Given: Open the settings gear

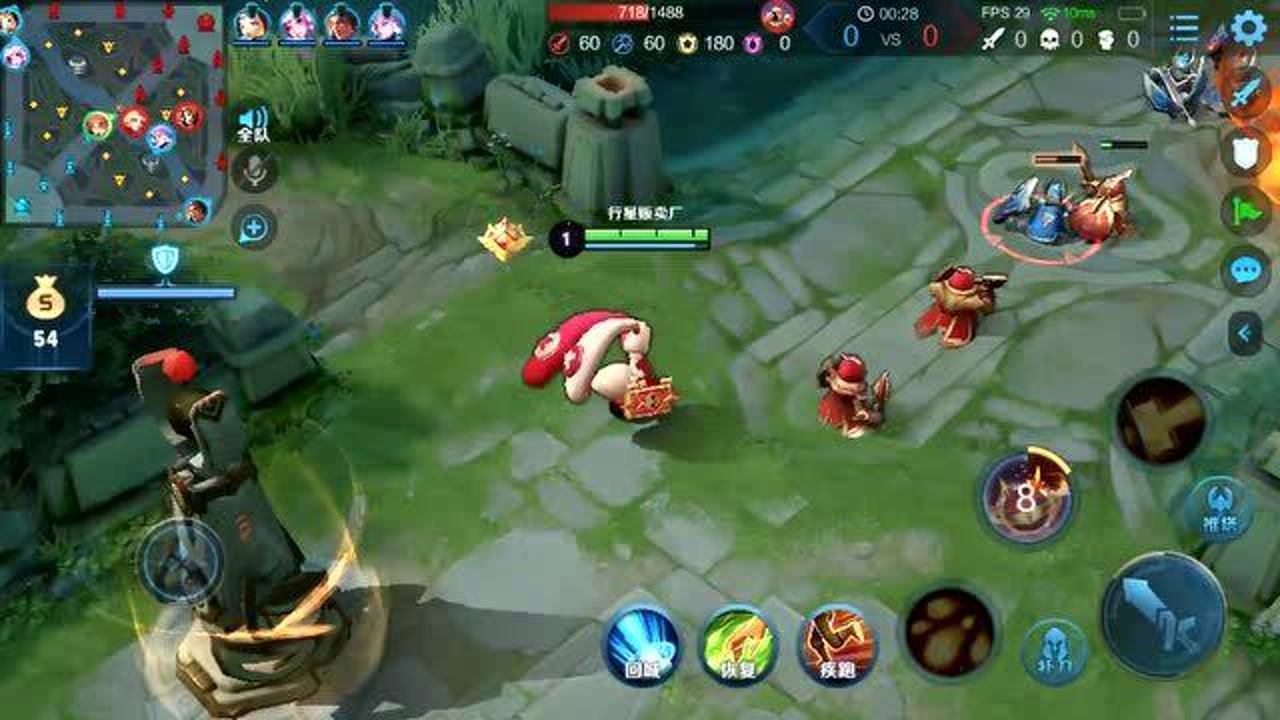Looking at the screenshot, I should (x=1248, y=28).
